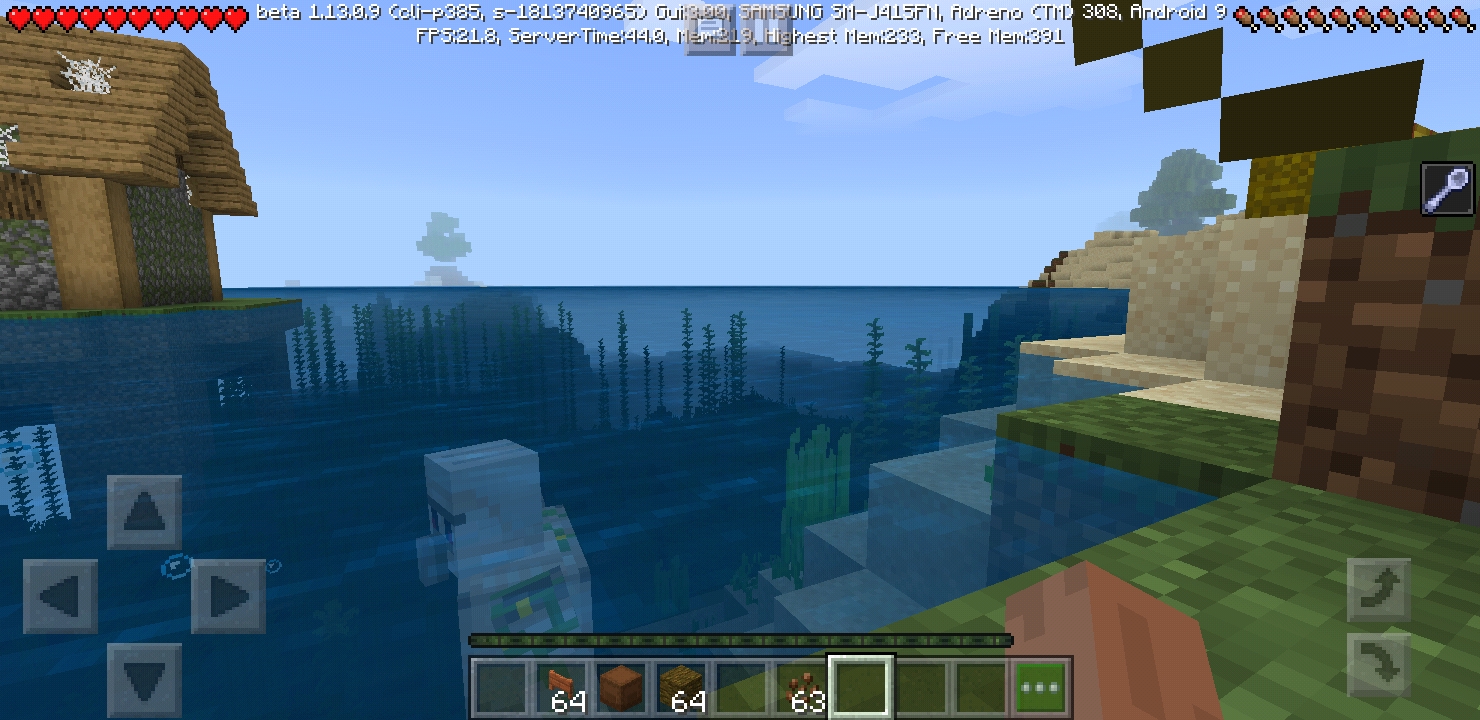Tap the swim down arrow button
Viewport: 1480px width, 720px height.
[1378, 666]
